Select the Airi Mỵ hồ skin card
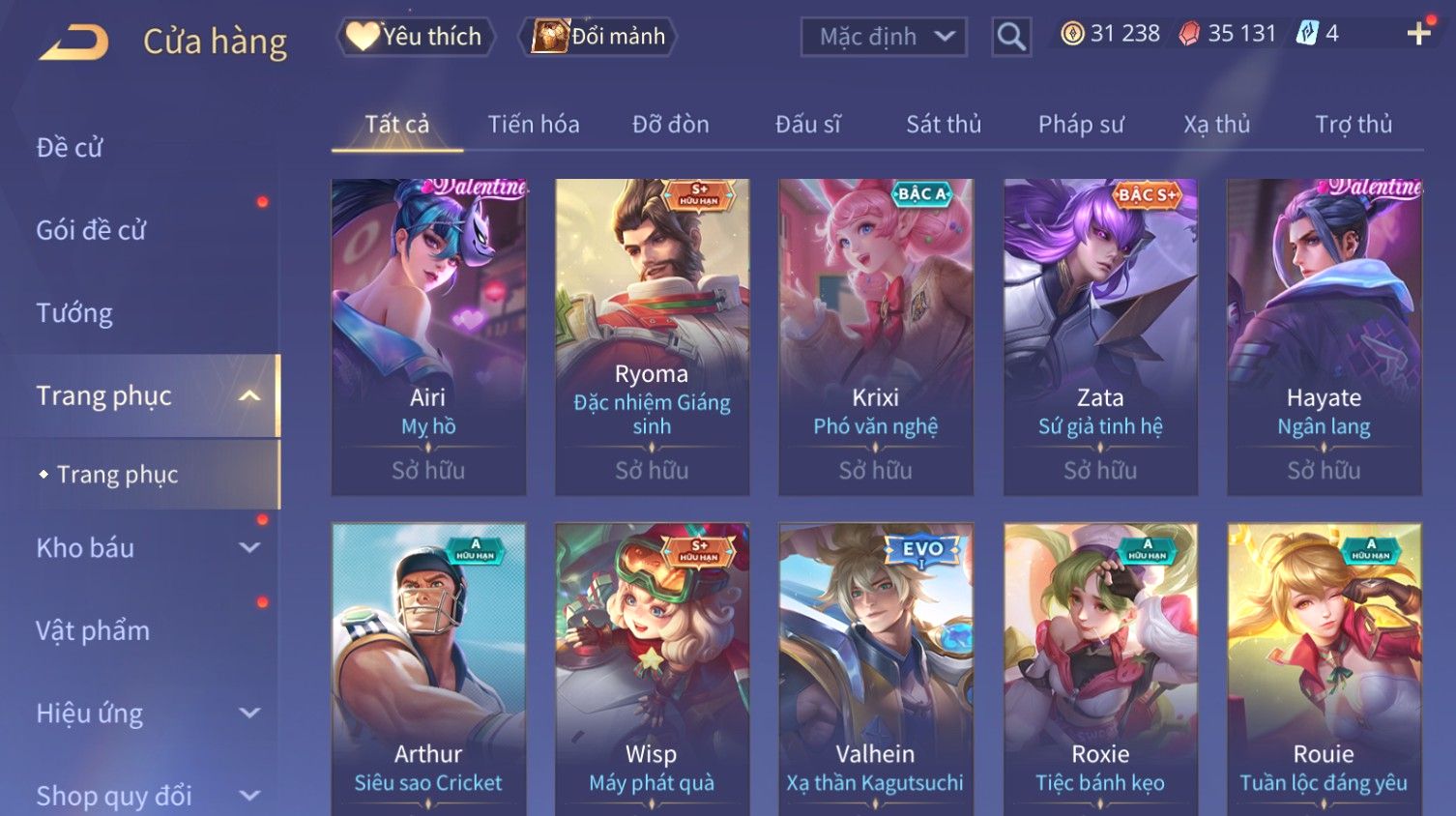Screen dimensions: 1456x816 [x=428, y=336]
